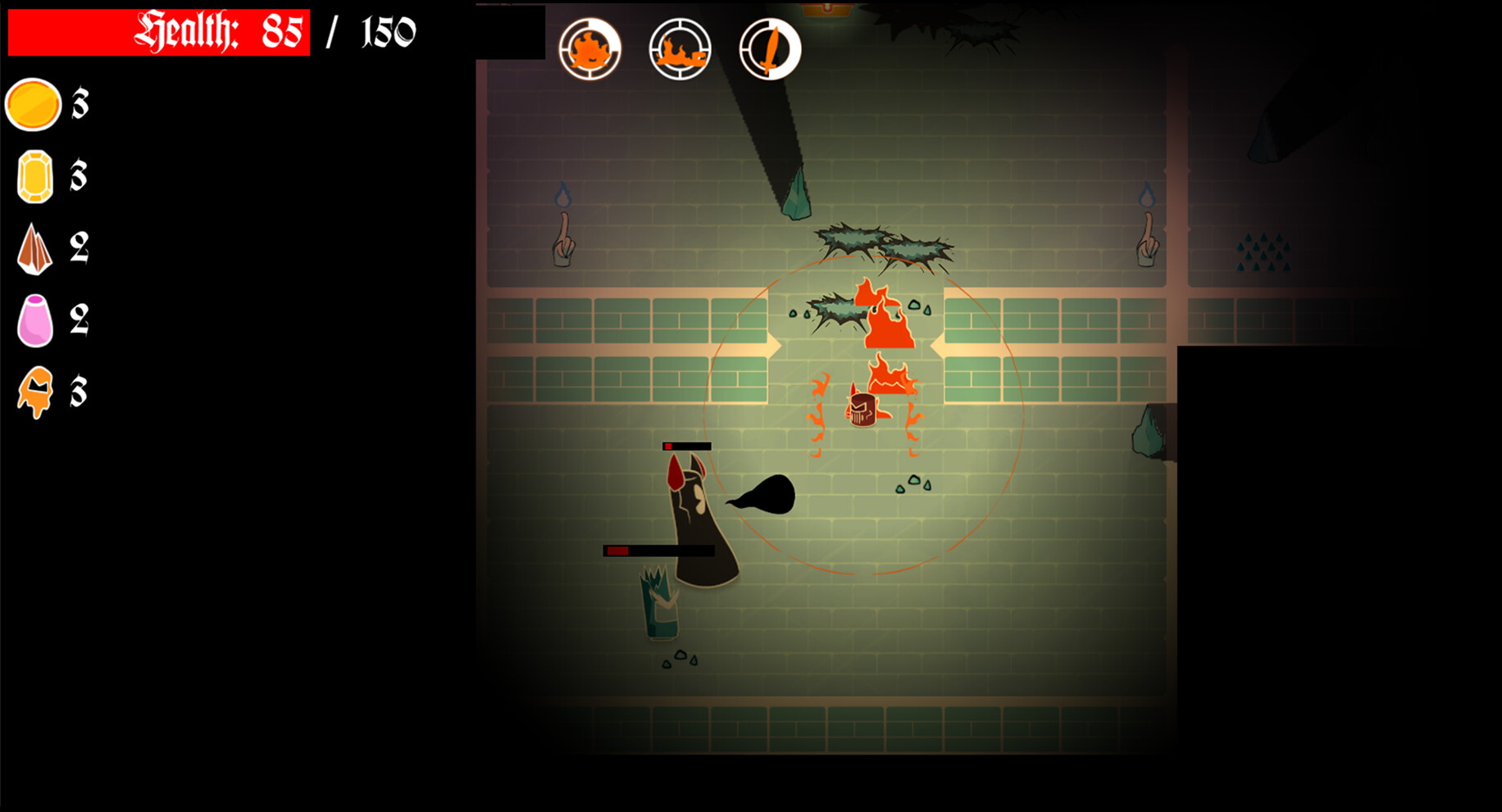Viewport: 1502px width, 812px height.
Task: Click the gold coin inventory icon
Action: (34, 105)
